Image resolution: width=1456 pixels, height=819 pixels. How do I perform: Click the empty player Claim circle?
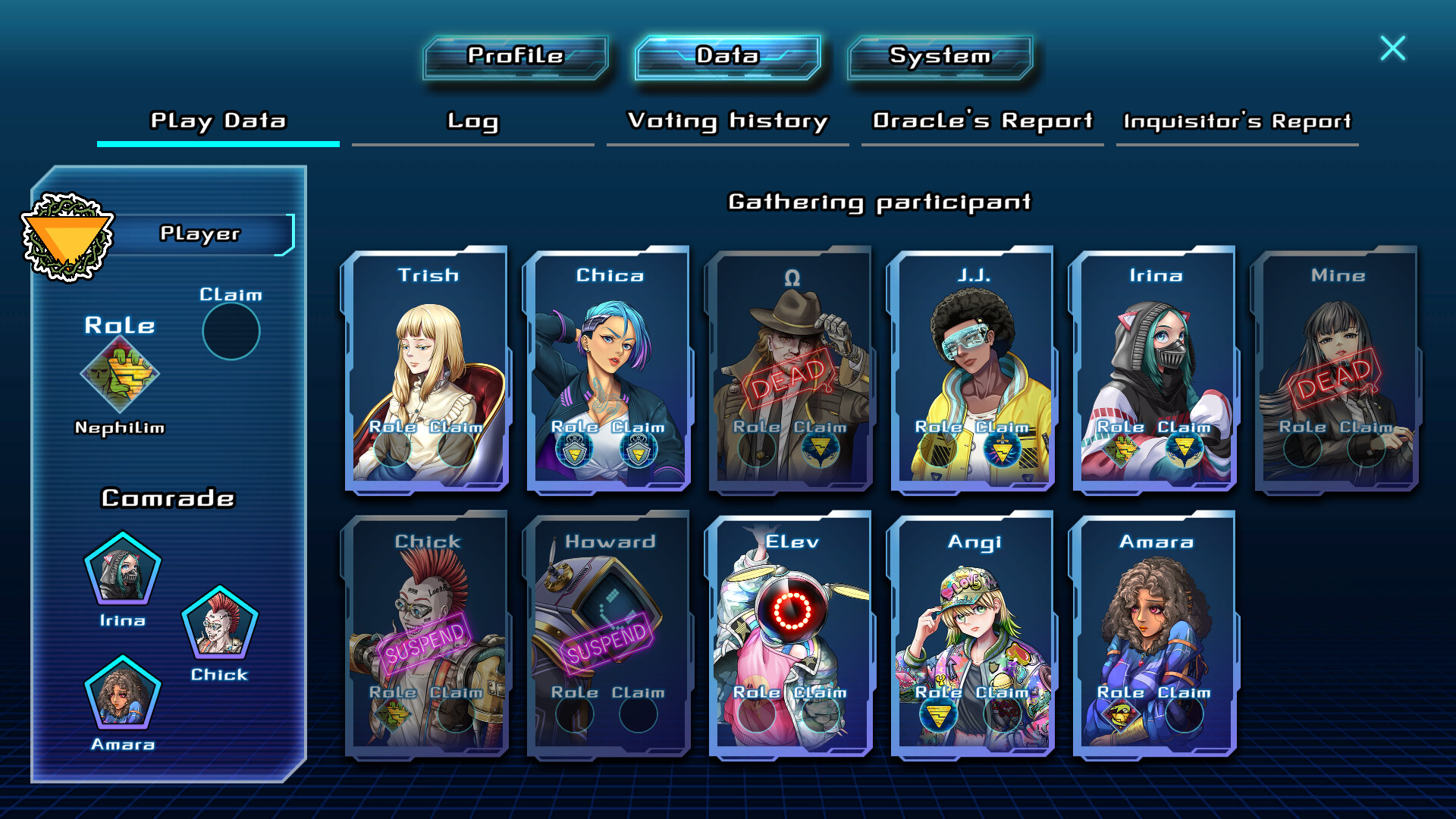point(231,331)
